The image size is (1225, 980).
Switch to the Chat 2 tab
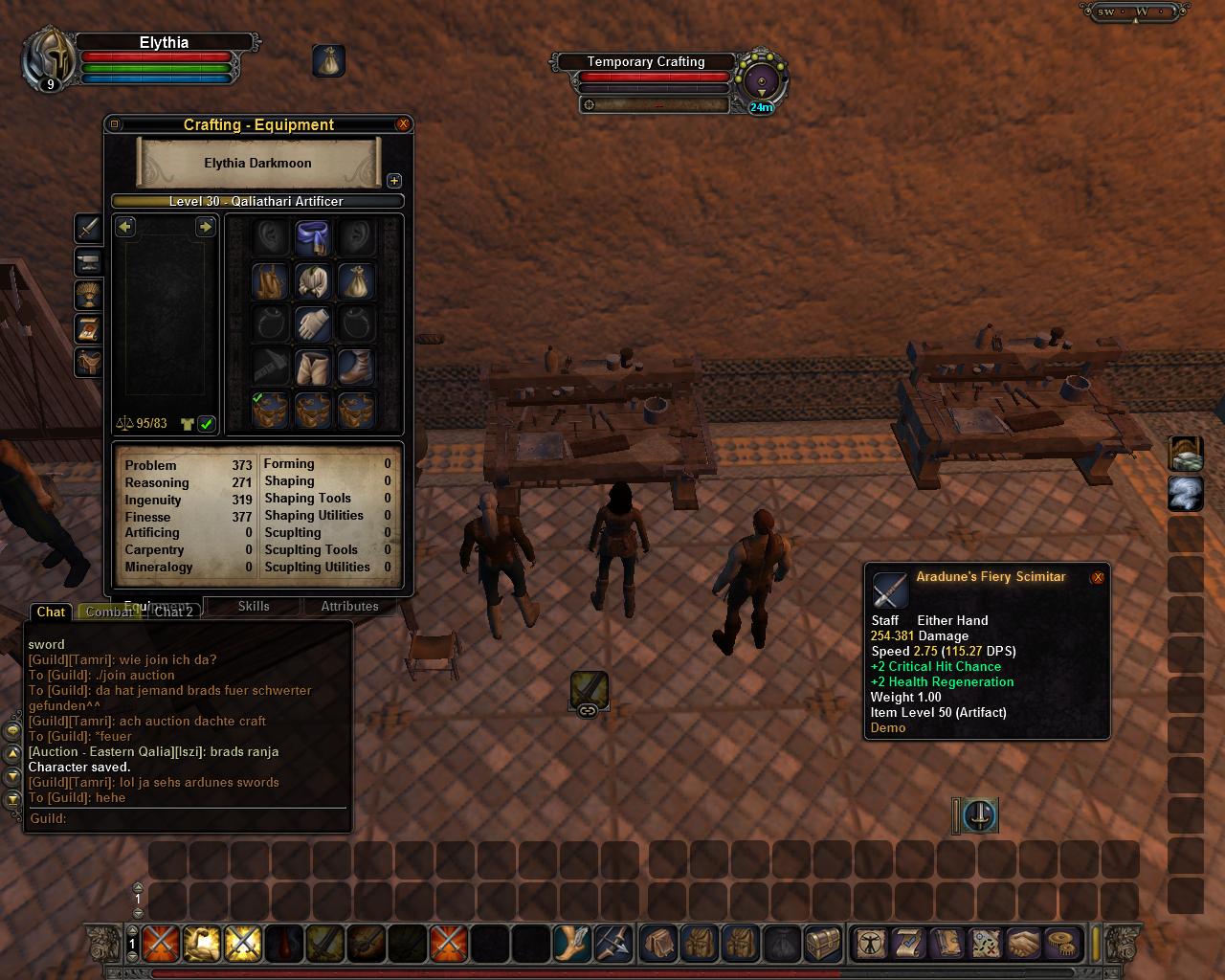point(174,612)
